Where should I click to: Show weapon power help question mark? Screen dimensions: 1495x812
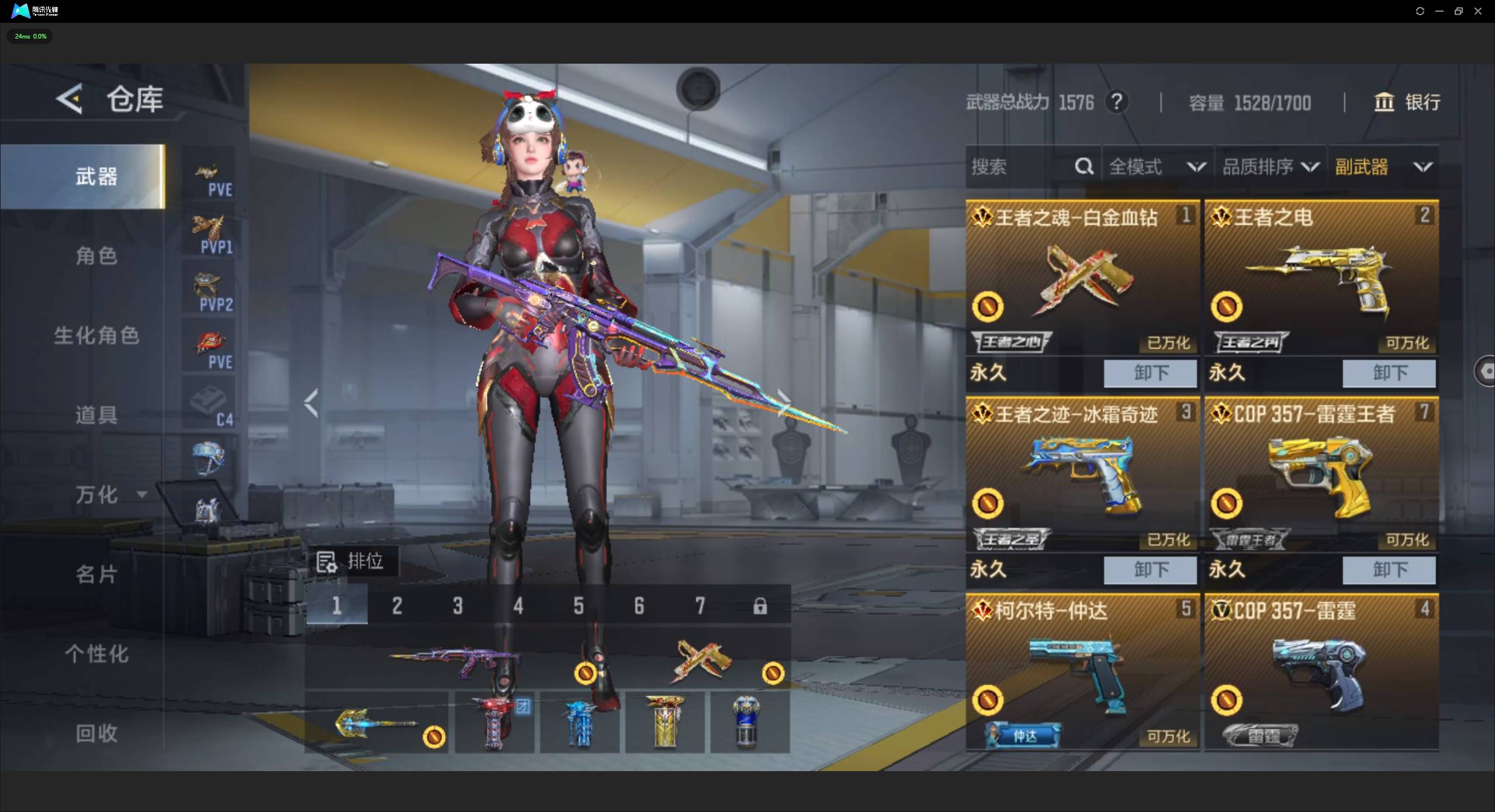1116,102
